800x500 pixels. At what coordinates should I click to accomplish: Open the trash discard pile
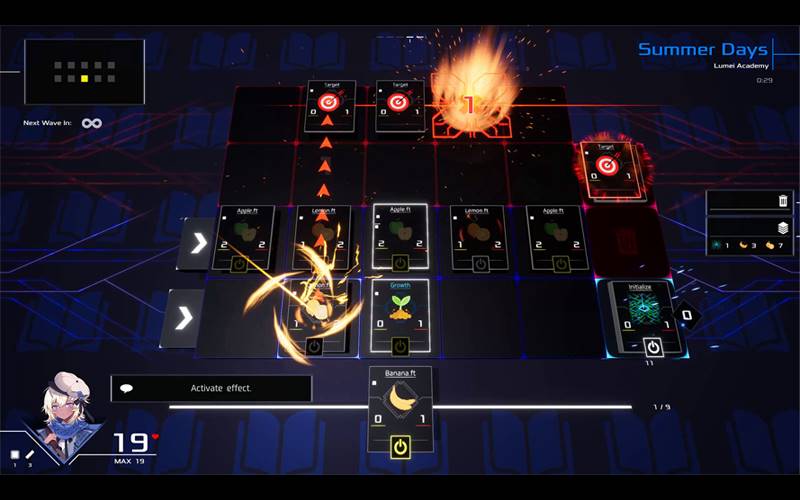pos(782,201)
